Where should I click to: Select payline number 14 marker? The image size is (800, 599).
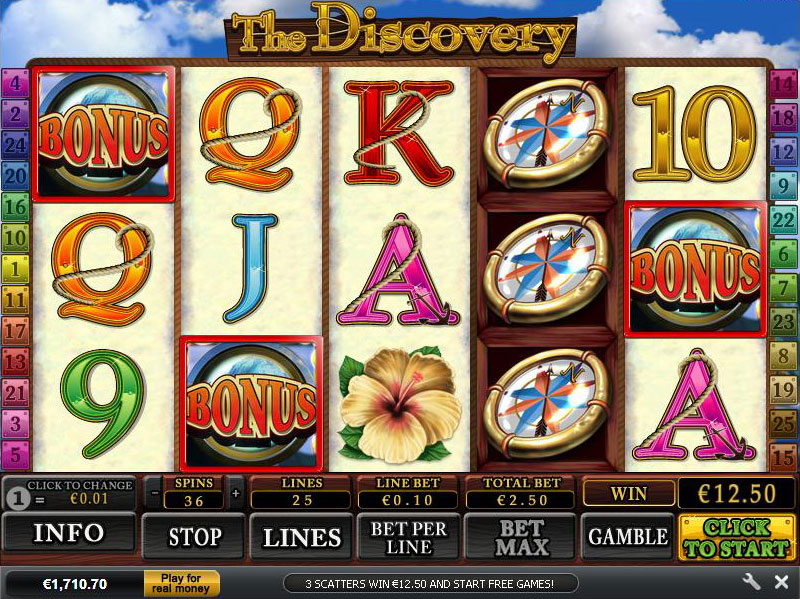point(783,84)
